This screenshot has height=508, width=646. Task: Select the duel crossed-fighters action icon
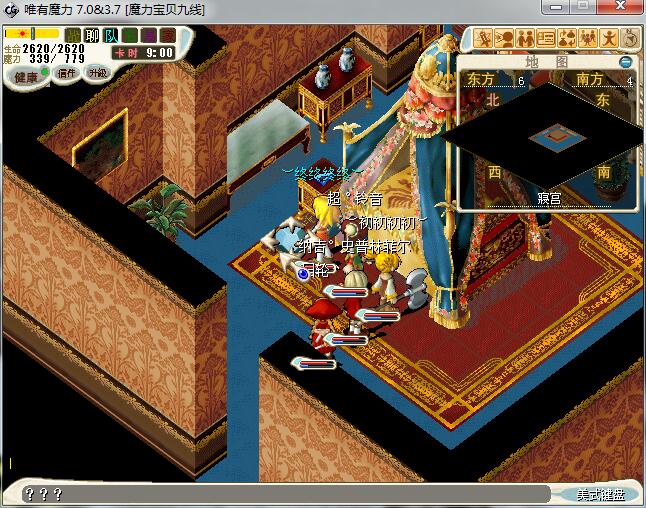tap(484, 38)
